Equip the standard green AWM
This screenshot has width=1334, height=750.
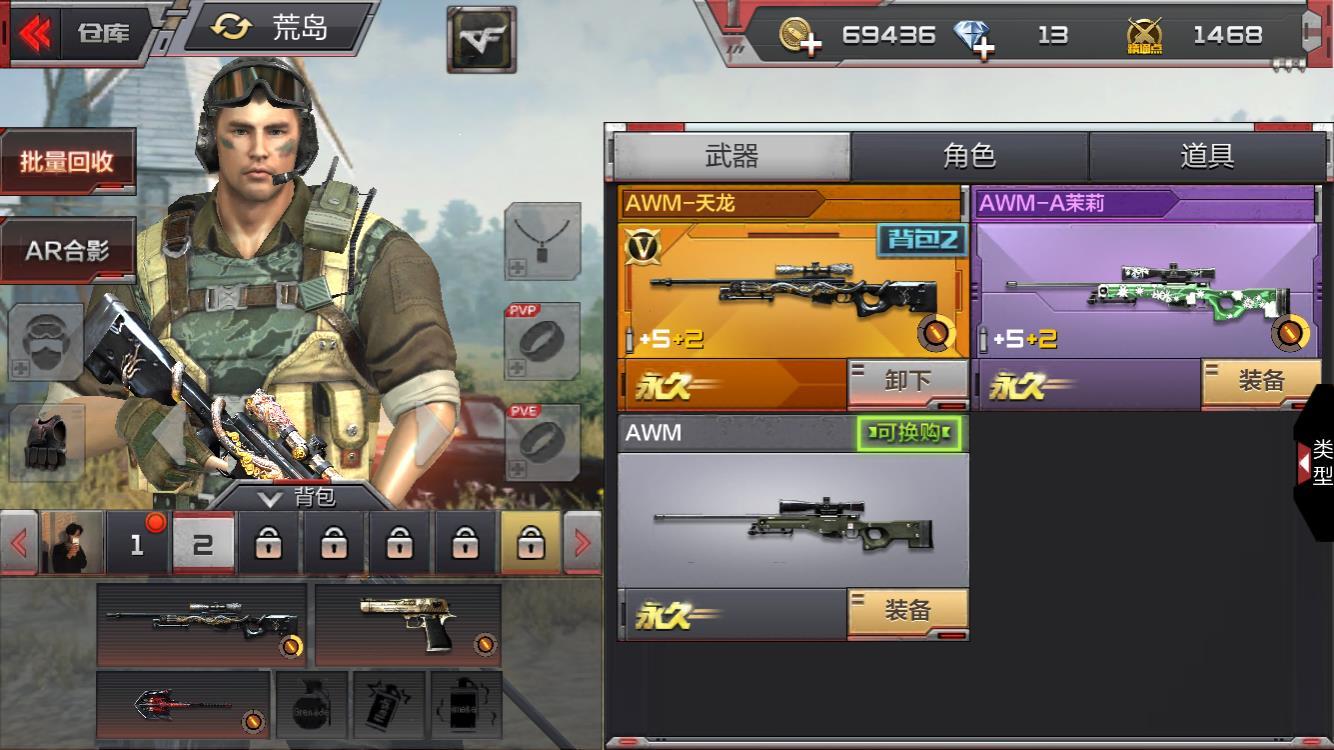point(907,612)
